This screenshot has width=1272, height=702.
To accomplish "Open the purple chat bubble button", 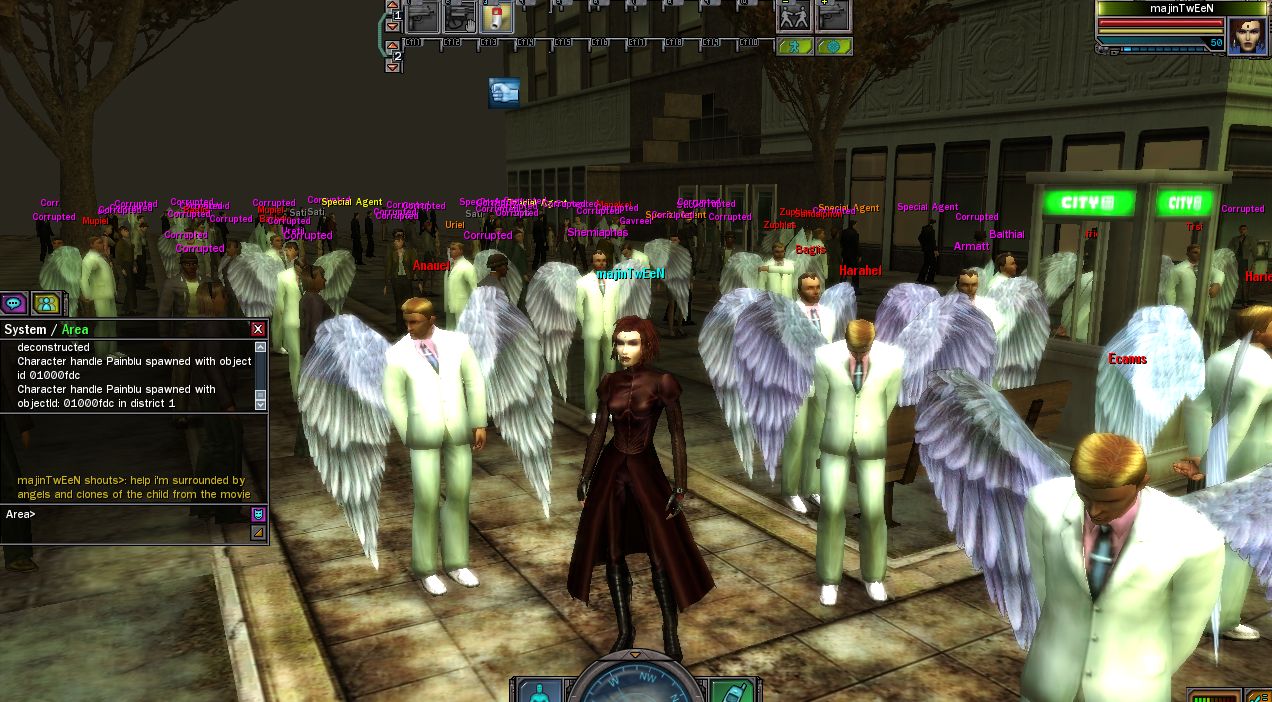I will 14,302.
